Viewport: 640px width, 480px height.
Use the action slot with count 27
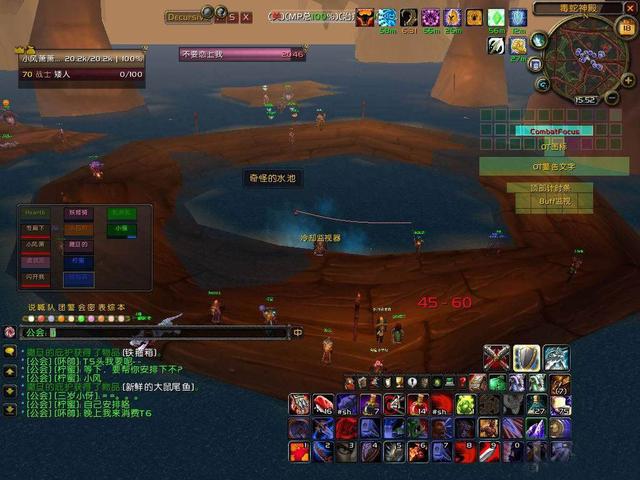(x=538, y=404)
